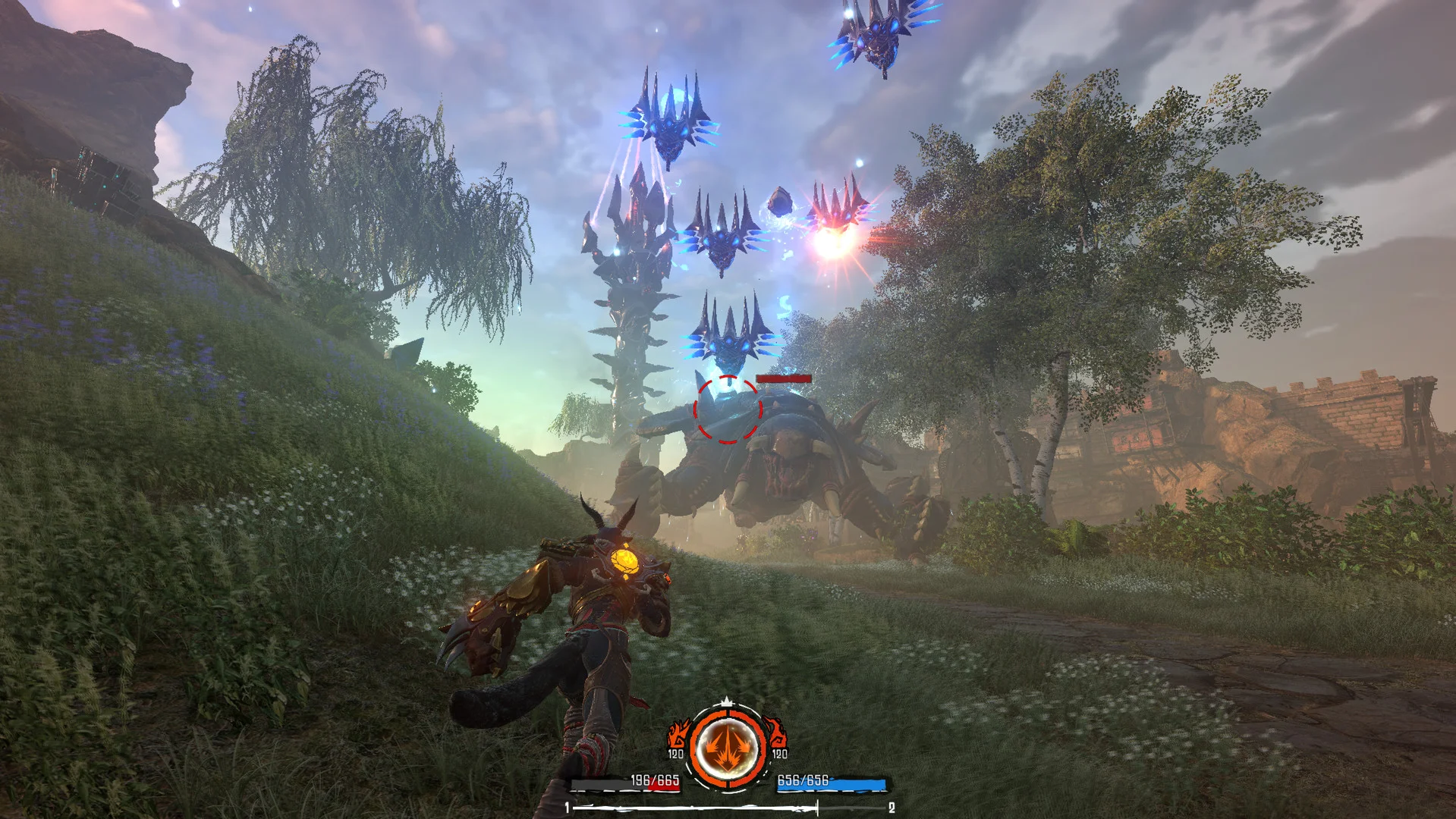Image resolution: width=1456 pixels, height=819 pixels.
Task: Click the left 120 charge counter
Action: (x=675, y=754)
